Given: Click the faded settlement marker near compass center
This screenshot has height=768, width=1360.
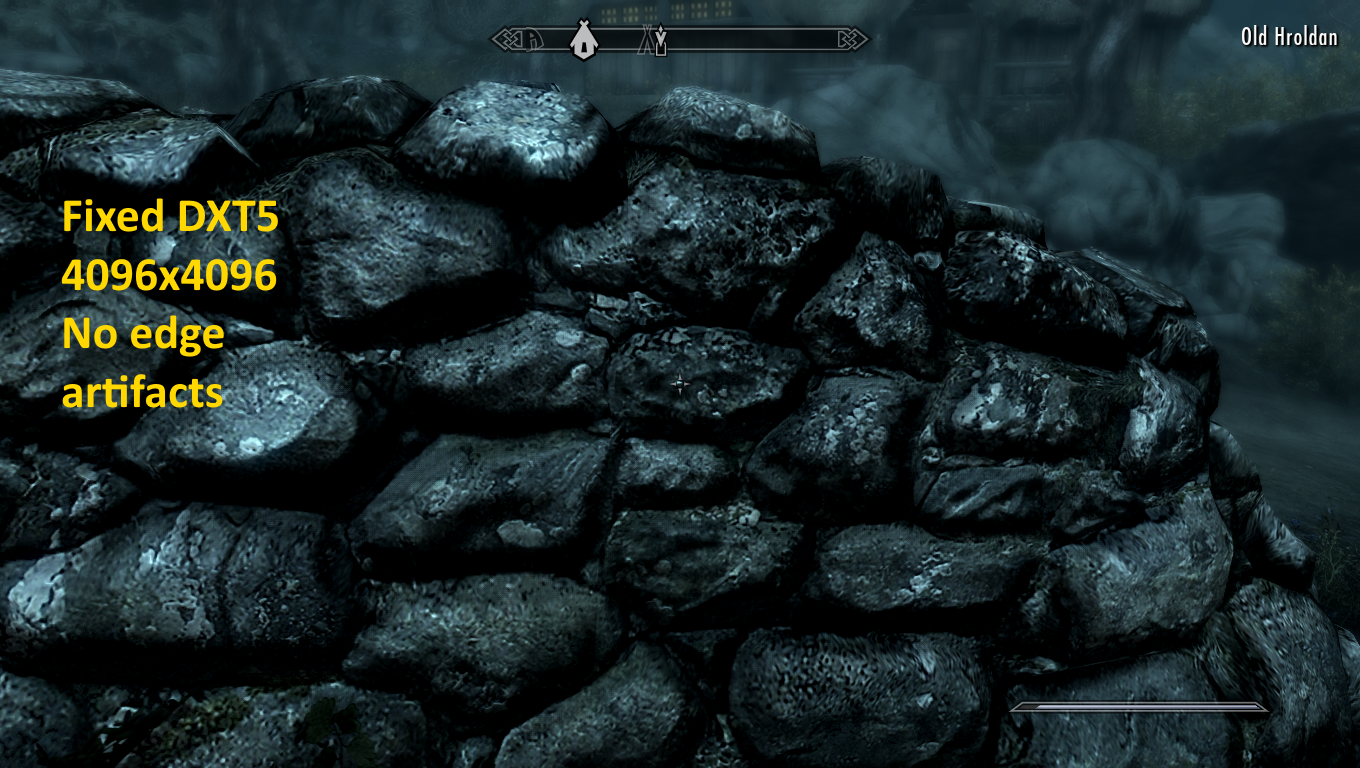Looking at the screenshot, I should (x=645, y=40).
